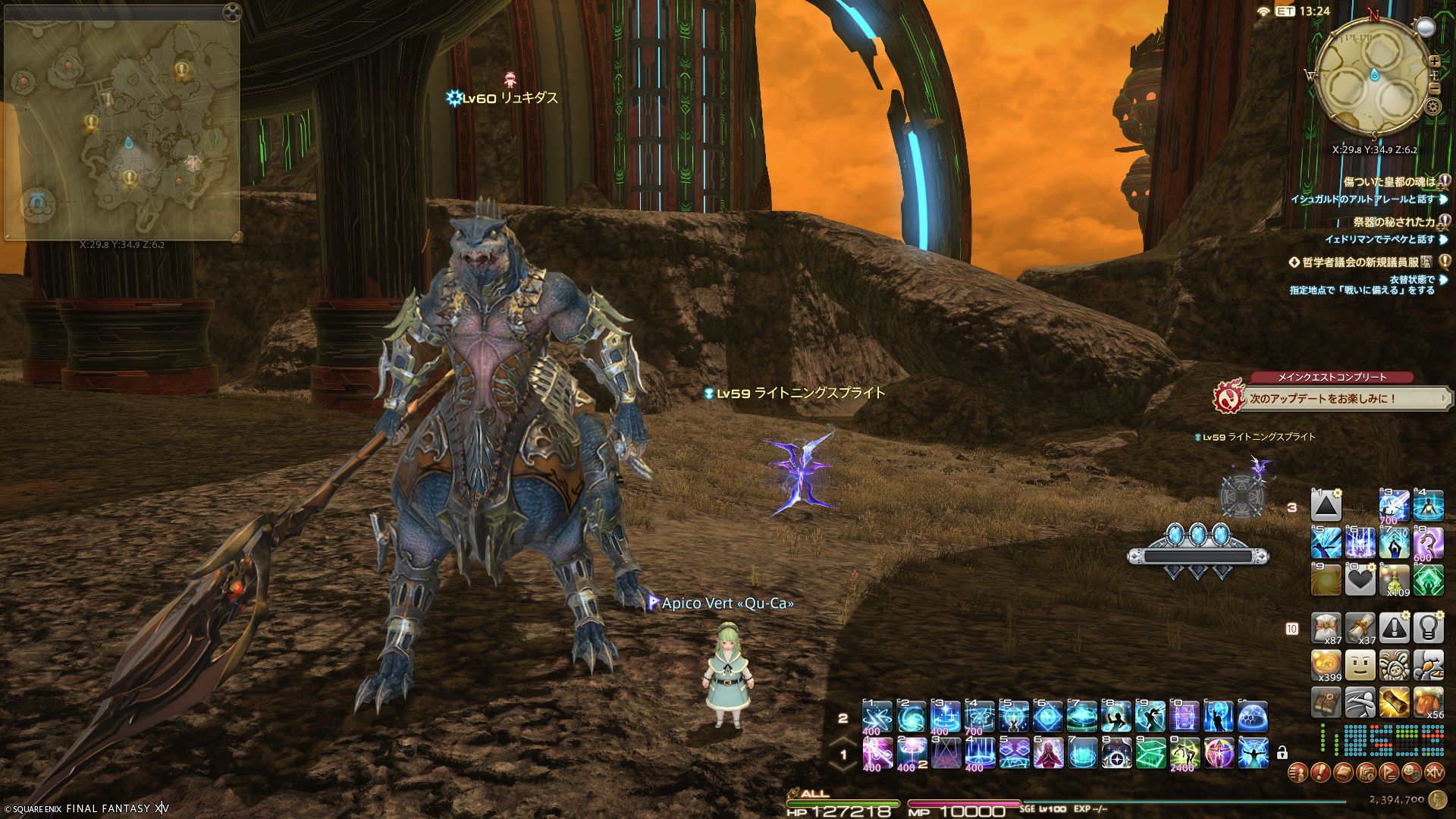Open the exclamation mark duty menu
The width and height of the screenshot is (1456, 819).
1320,773
